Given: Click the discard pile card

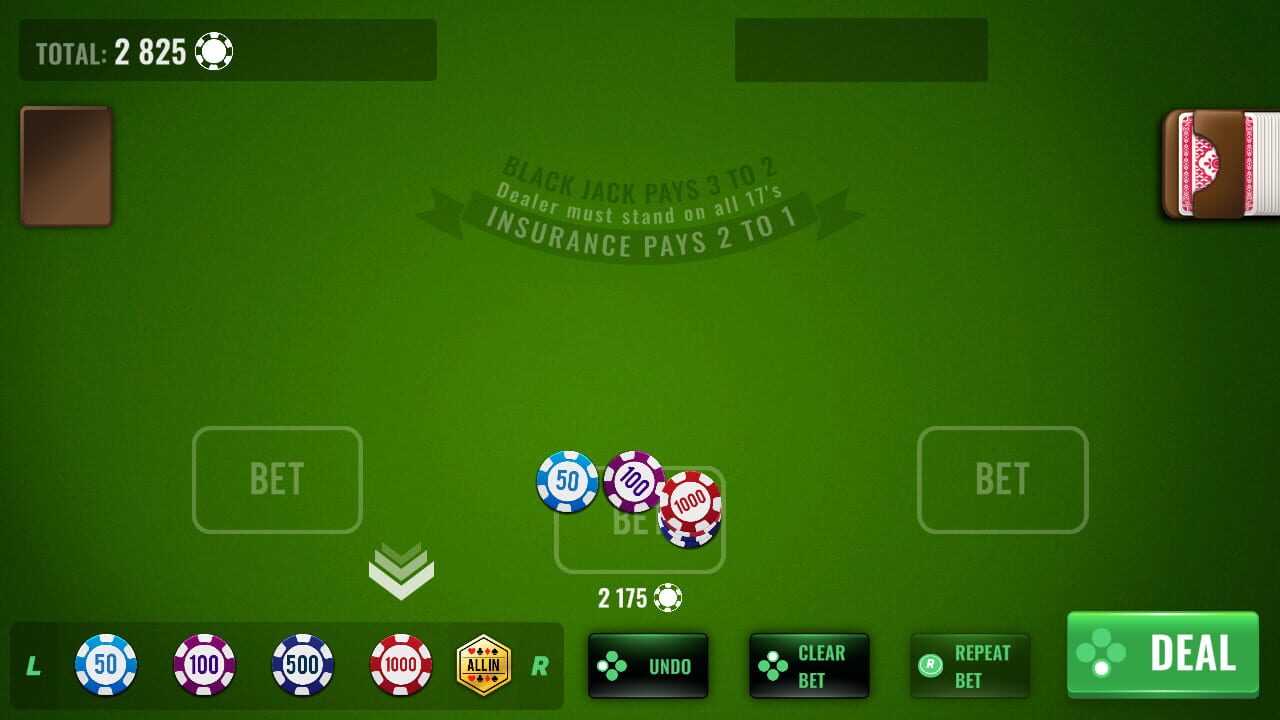Looking at the screenshot, I should pyautogui.click(x=65, y=165).
